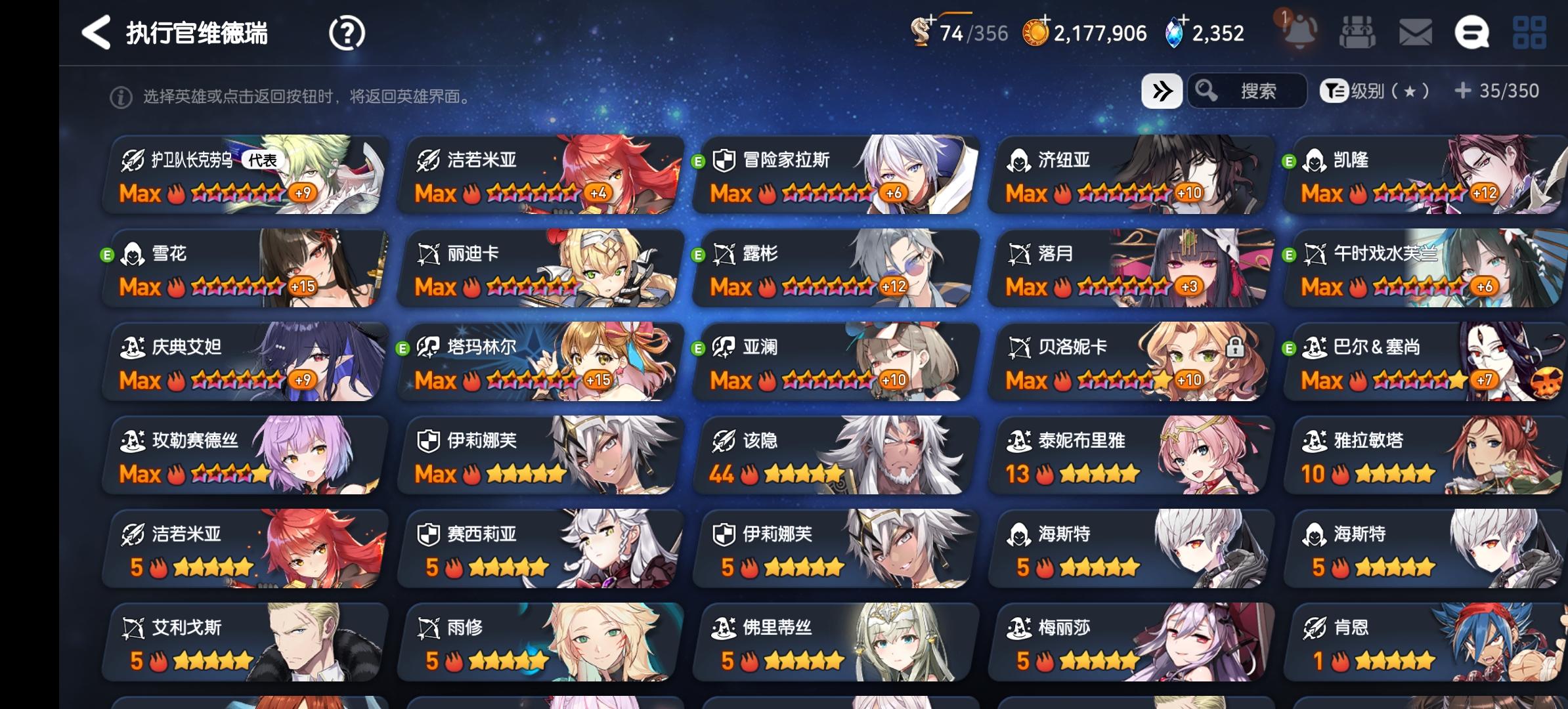Switch back using 执行官维德瑞 back arrow
This screenshot has width=1568, height=709.
pyautogui.click(x=97, y=32)
